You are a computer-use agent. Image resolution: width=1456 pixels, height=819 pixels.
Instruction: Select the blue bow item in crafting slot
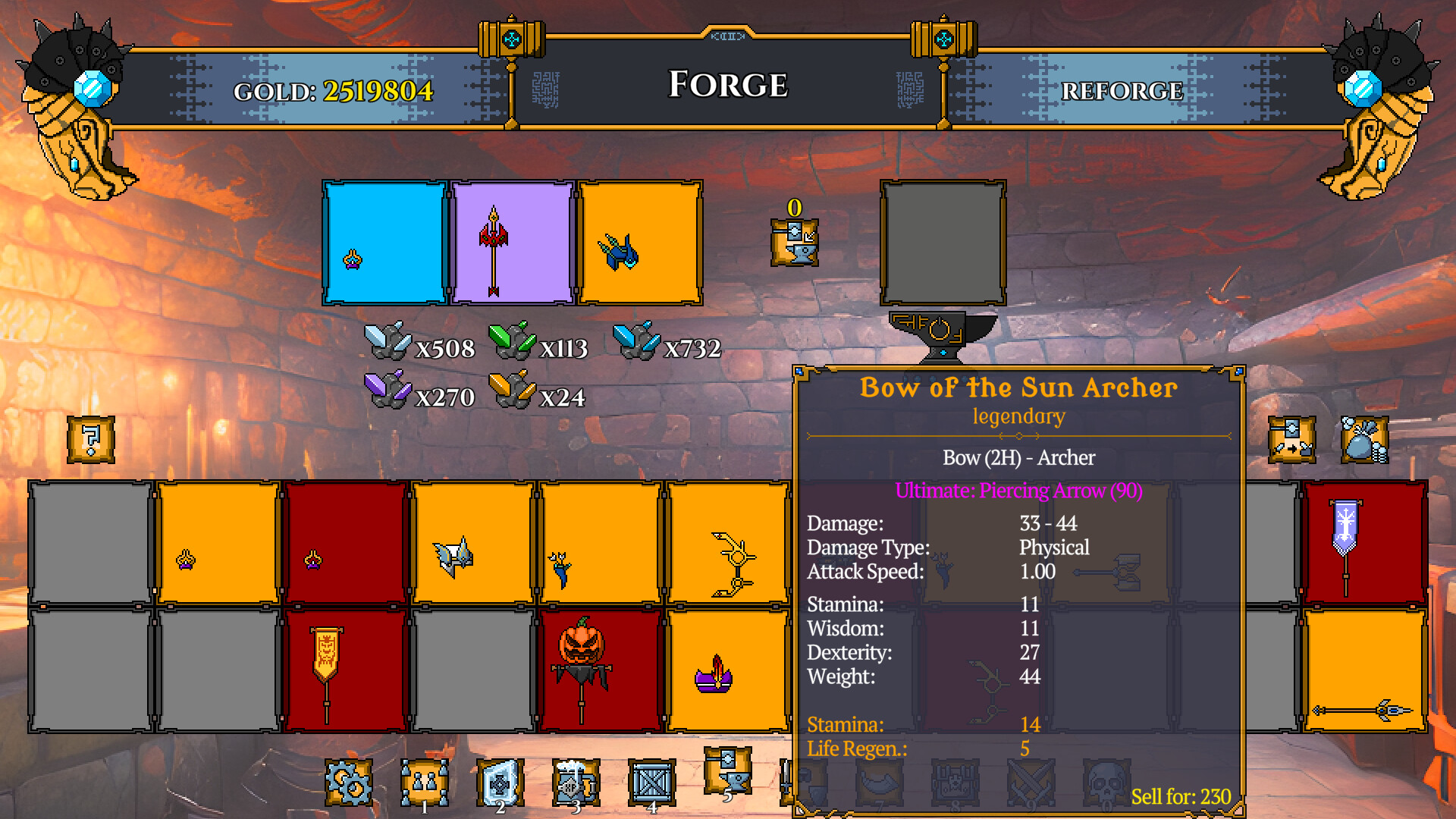642,241
